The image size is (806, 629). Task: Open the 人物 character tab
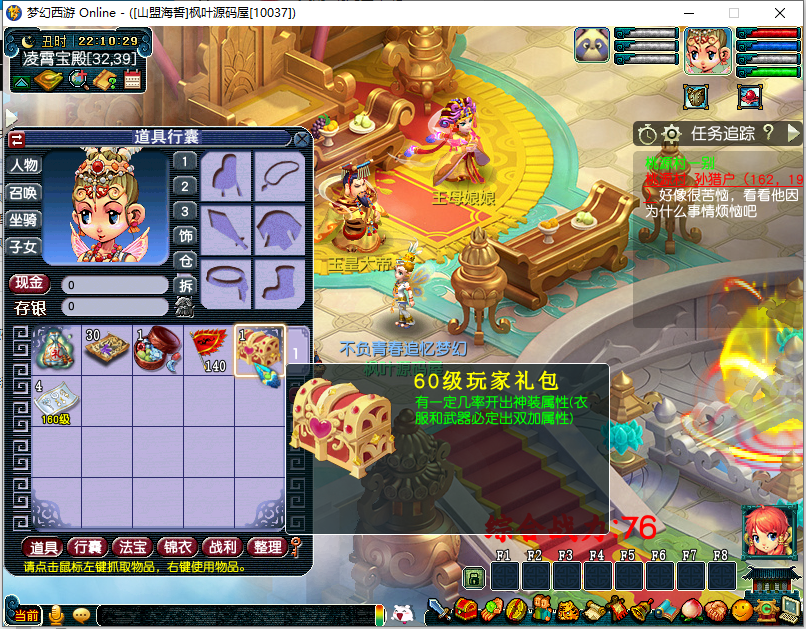24,166
